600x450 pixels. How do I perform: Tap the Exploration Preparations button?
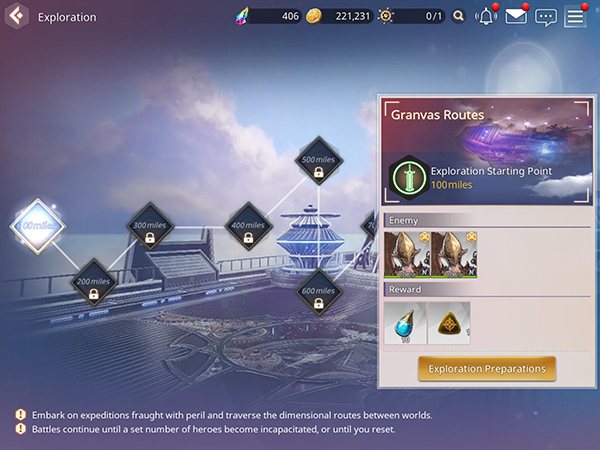487,369
